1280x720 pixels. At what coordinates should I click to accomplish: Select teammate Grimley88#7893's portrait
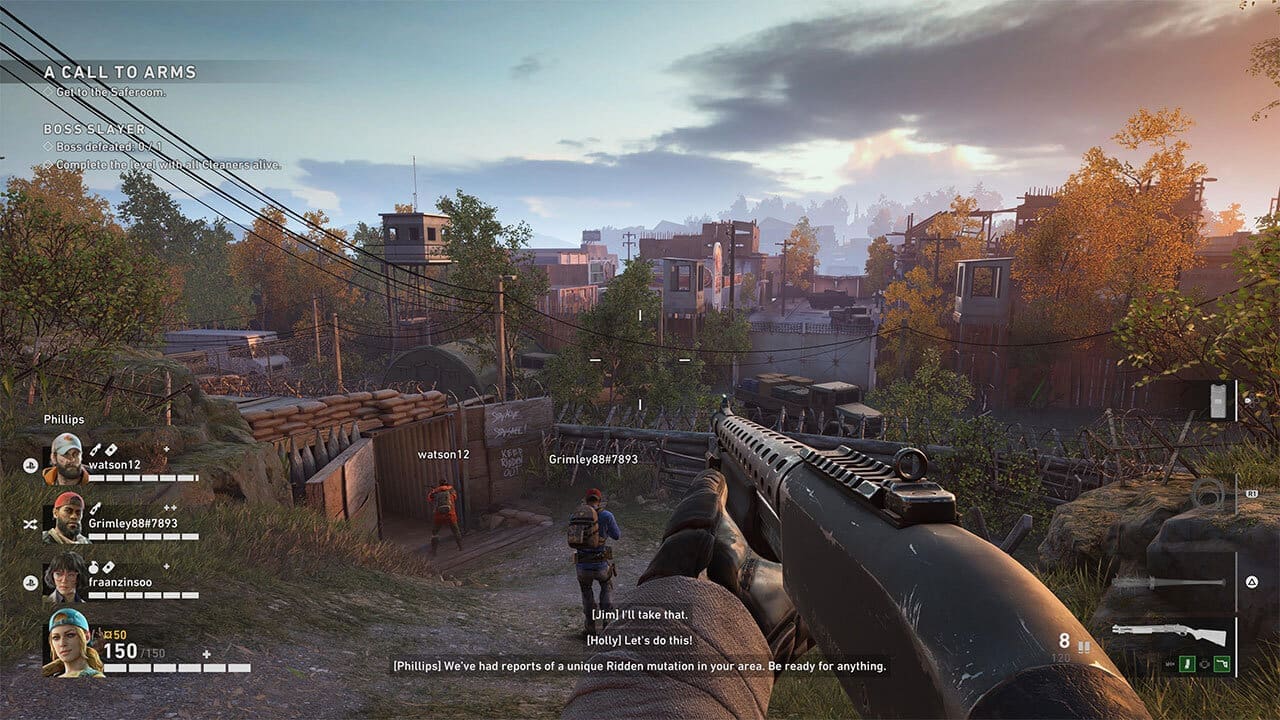tap(65, 517)
